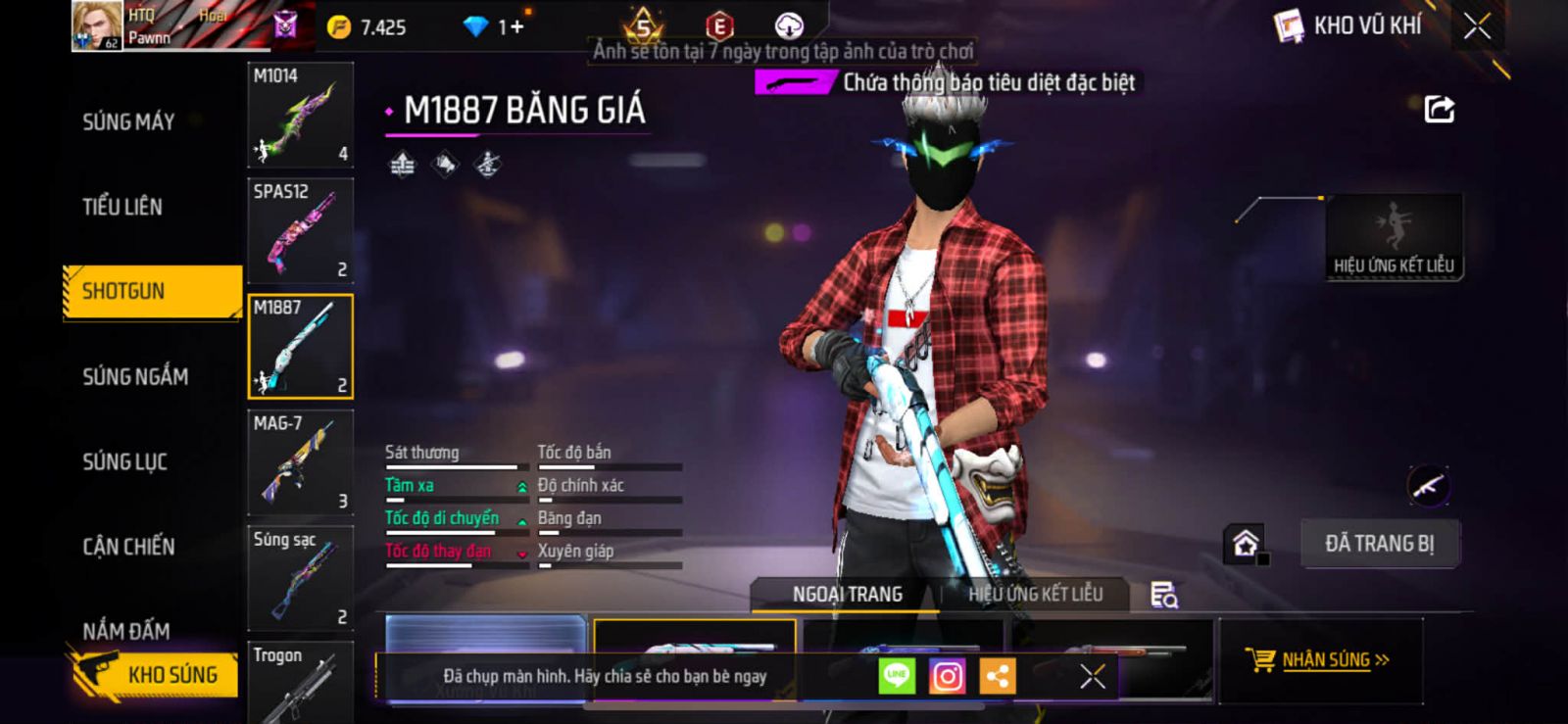Screen dimensions: 1568x724
Task: Share the screenshot via LINE
Action: click(x=896, y=676)
